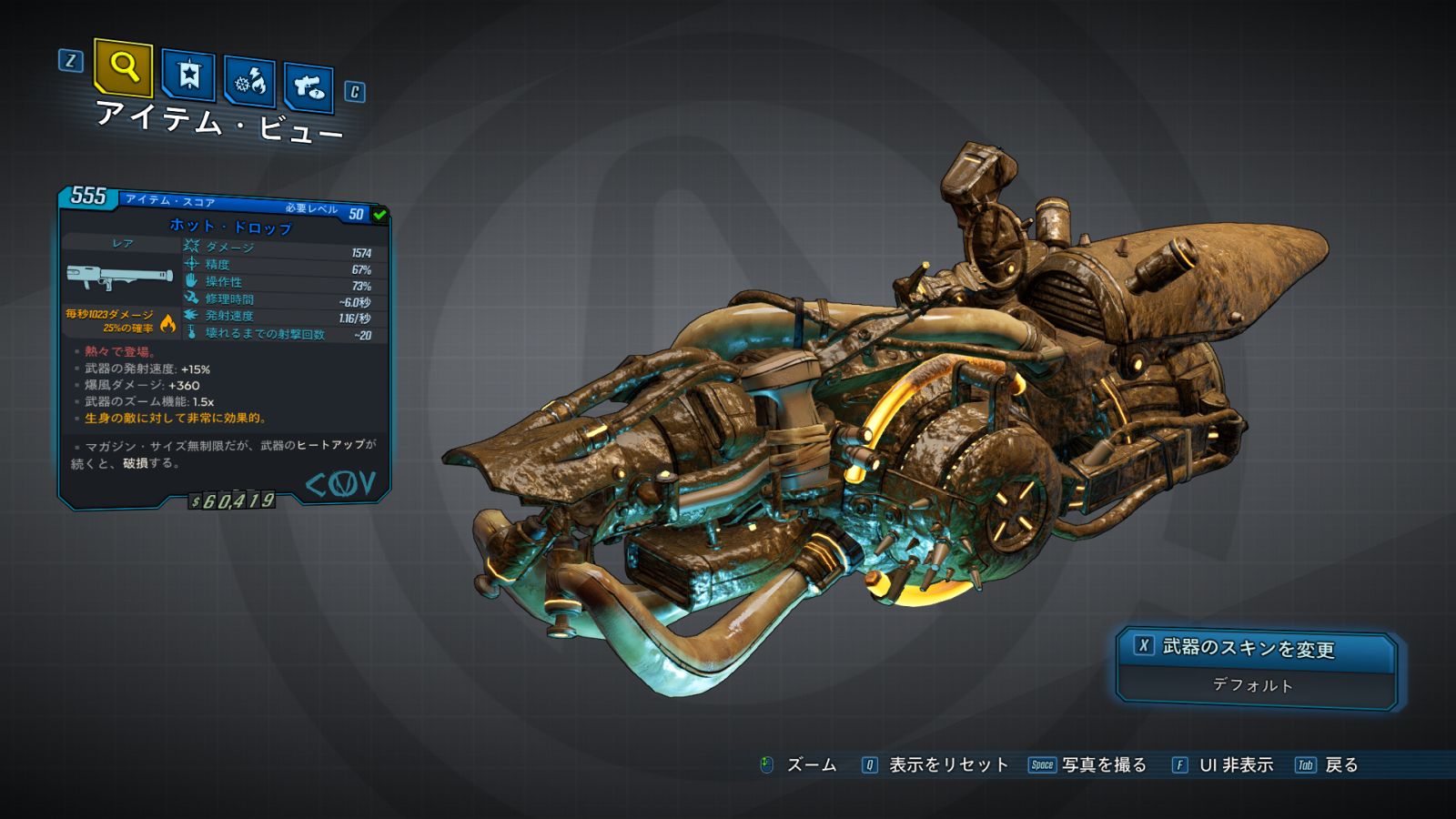The width and height of the screenshot is (1456, 819).
Task: Go back with 戻る
Action: coord(1340,765)
